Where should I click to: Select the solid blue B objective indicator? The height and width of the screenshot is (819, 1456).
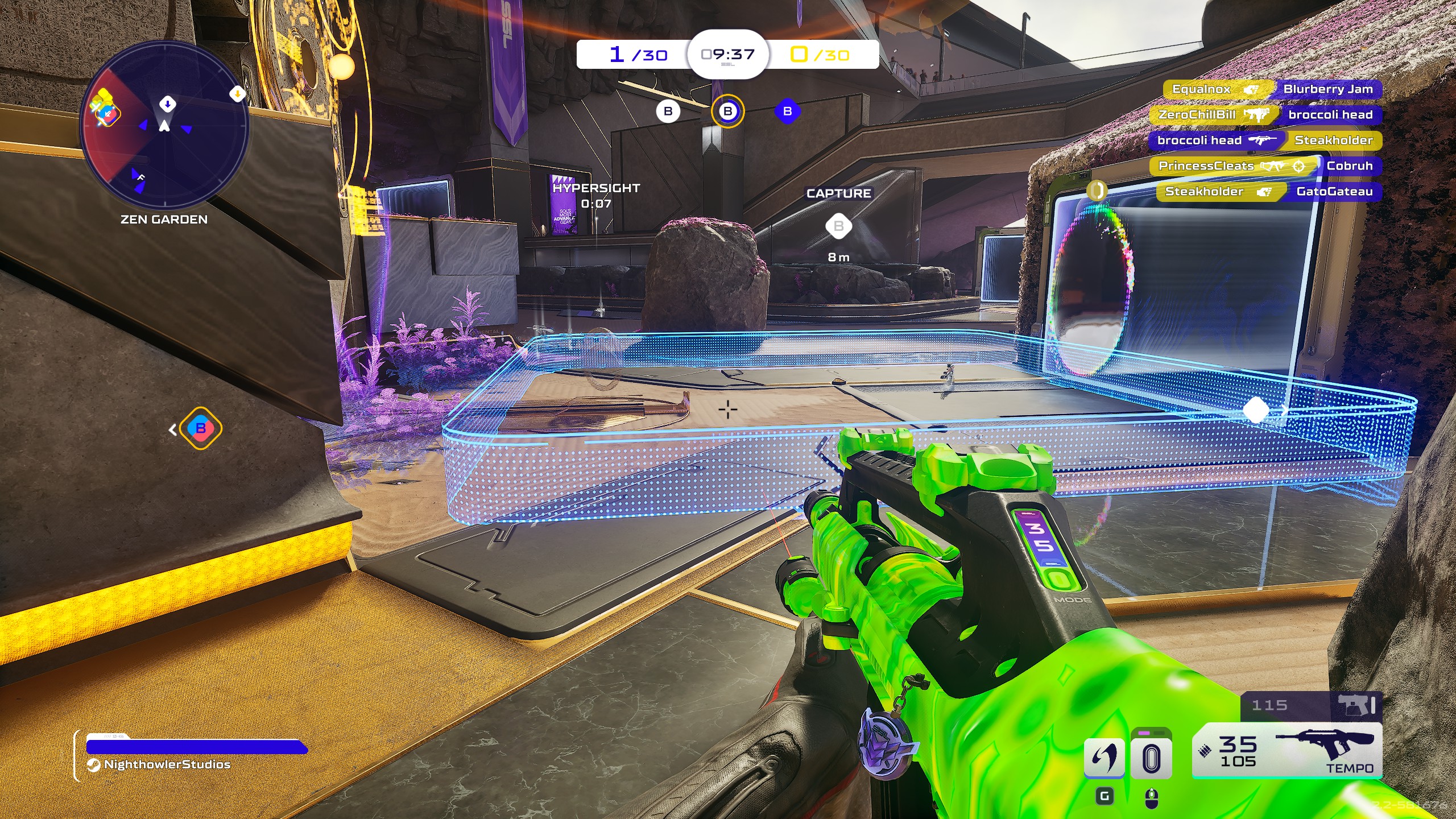(x=787, y=111)
